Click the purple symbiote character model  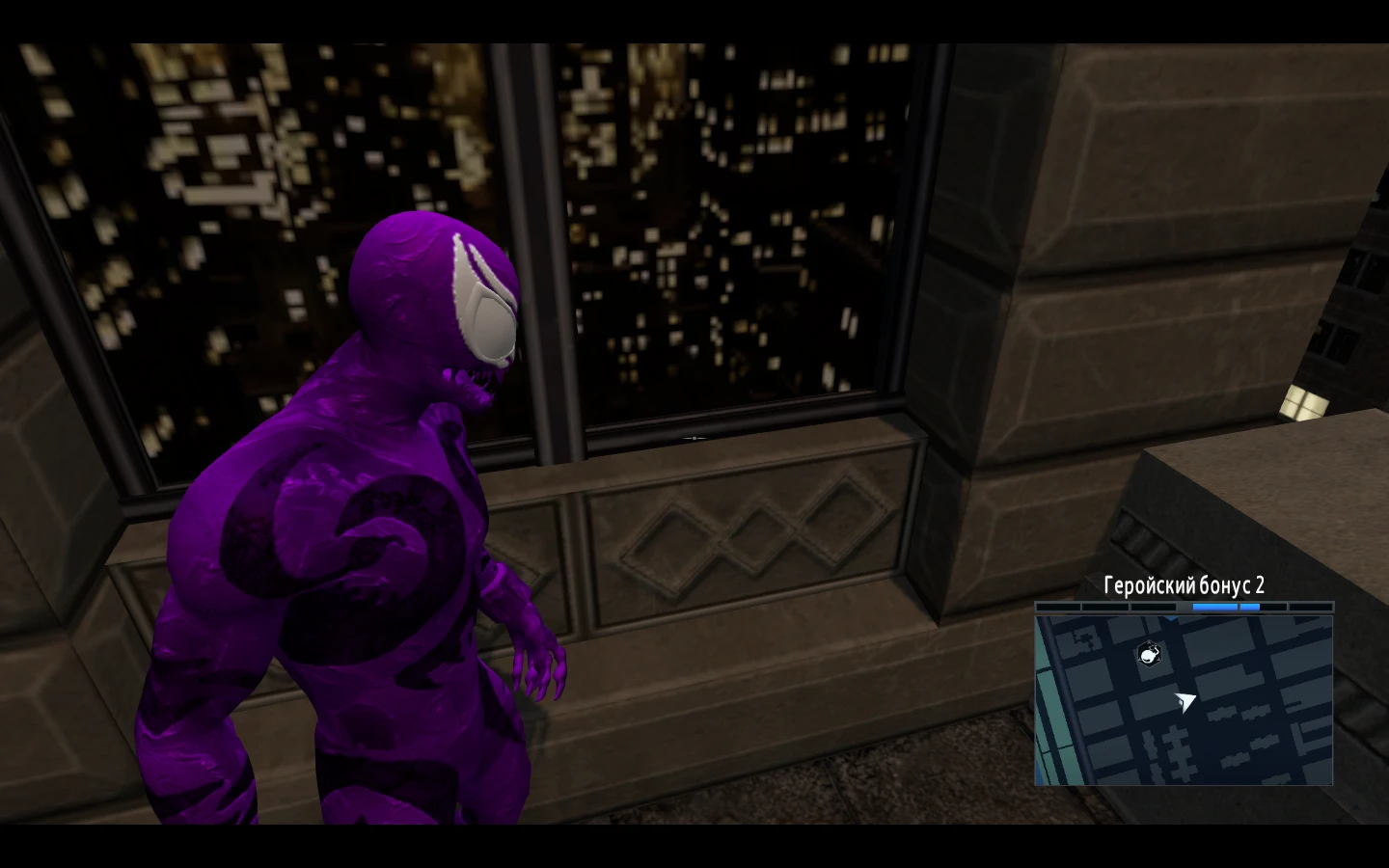pyautogui.click(x=338, y=579)
